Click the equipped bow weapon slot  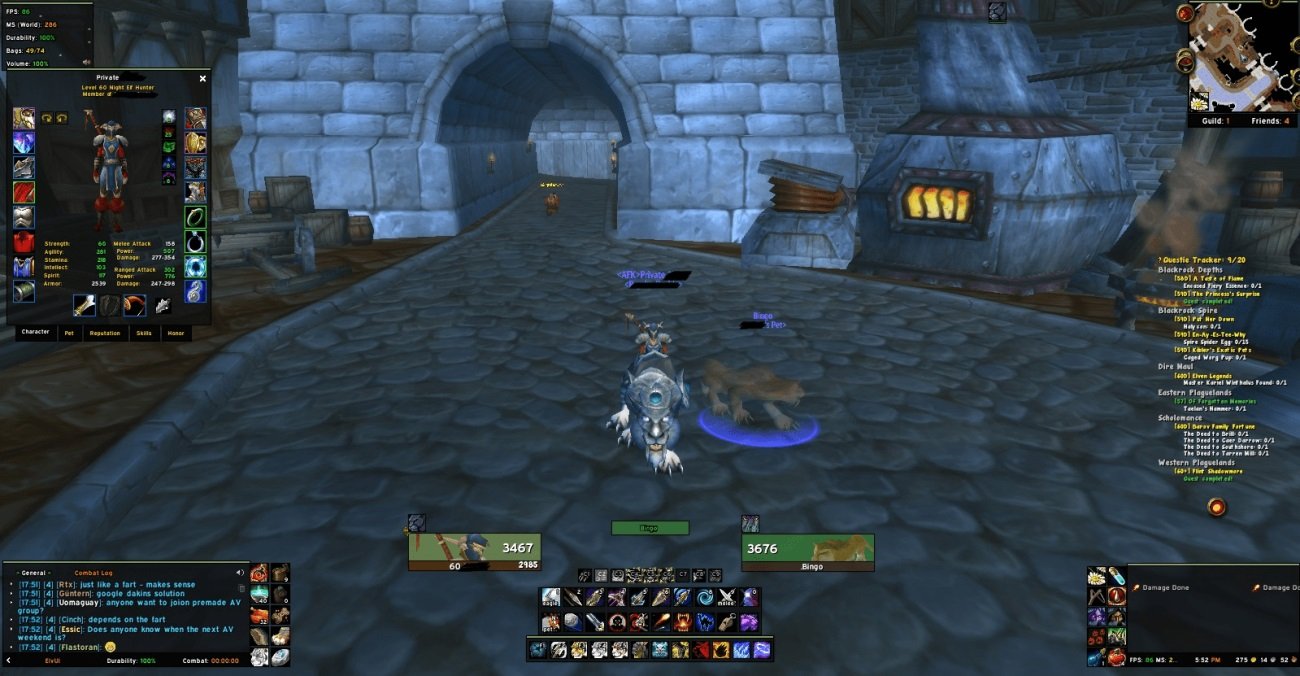click(x=136, y=305)
